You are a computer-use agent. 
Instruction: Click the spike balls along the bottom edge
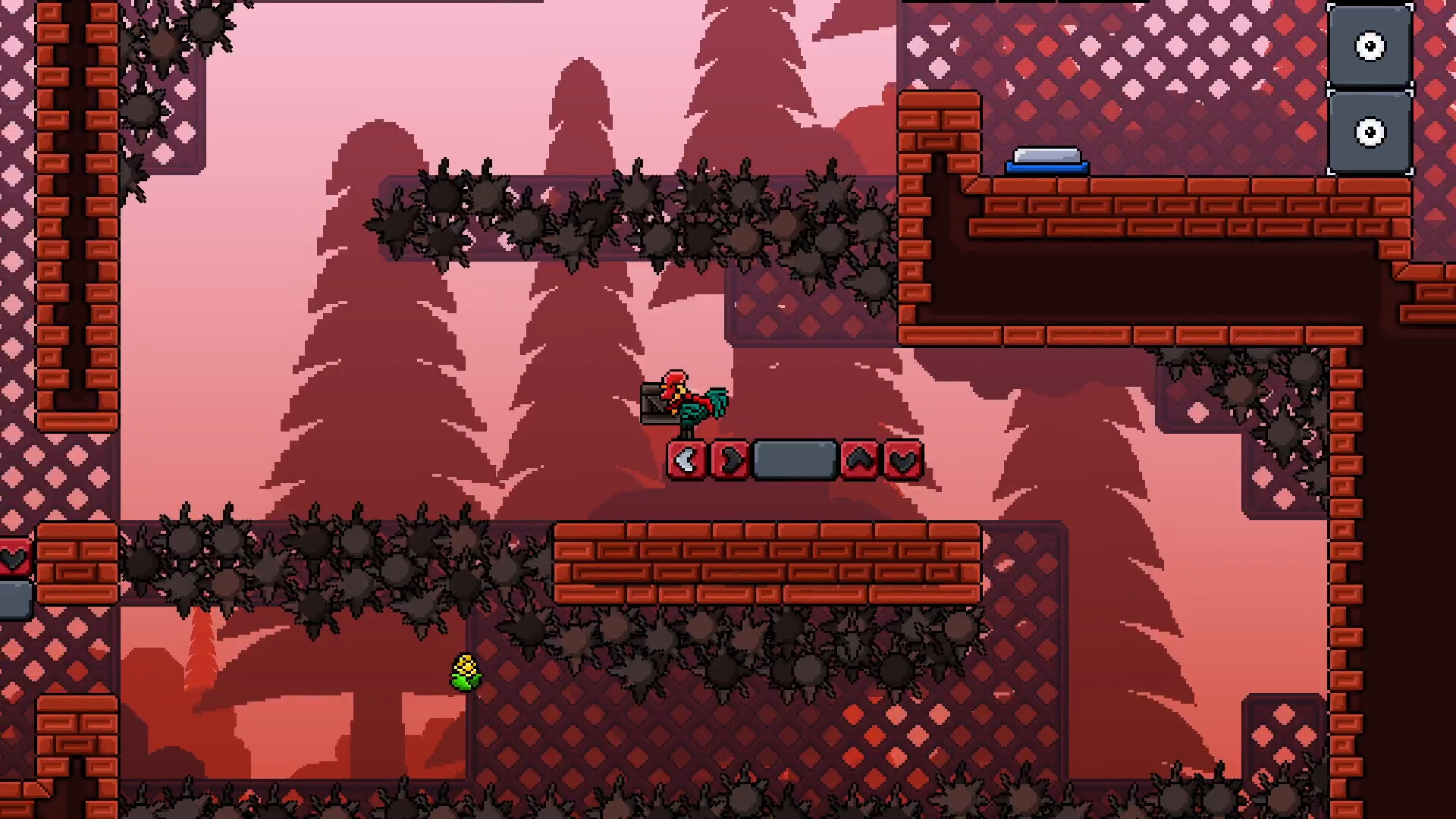(682, 800)
